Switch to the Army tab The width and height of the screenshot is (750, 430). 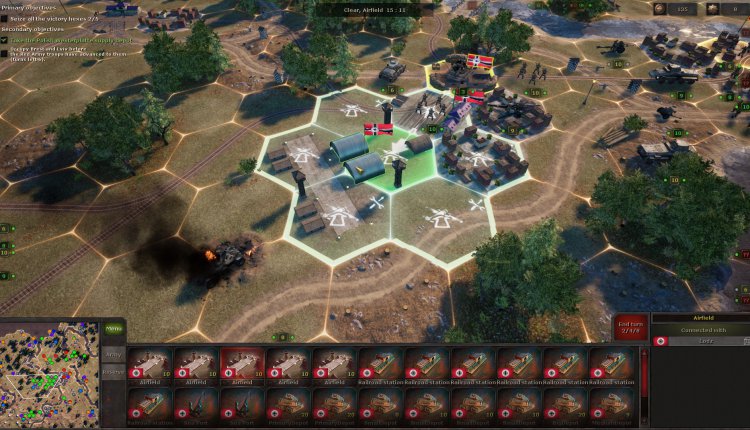coord(113,354)
